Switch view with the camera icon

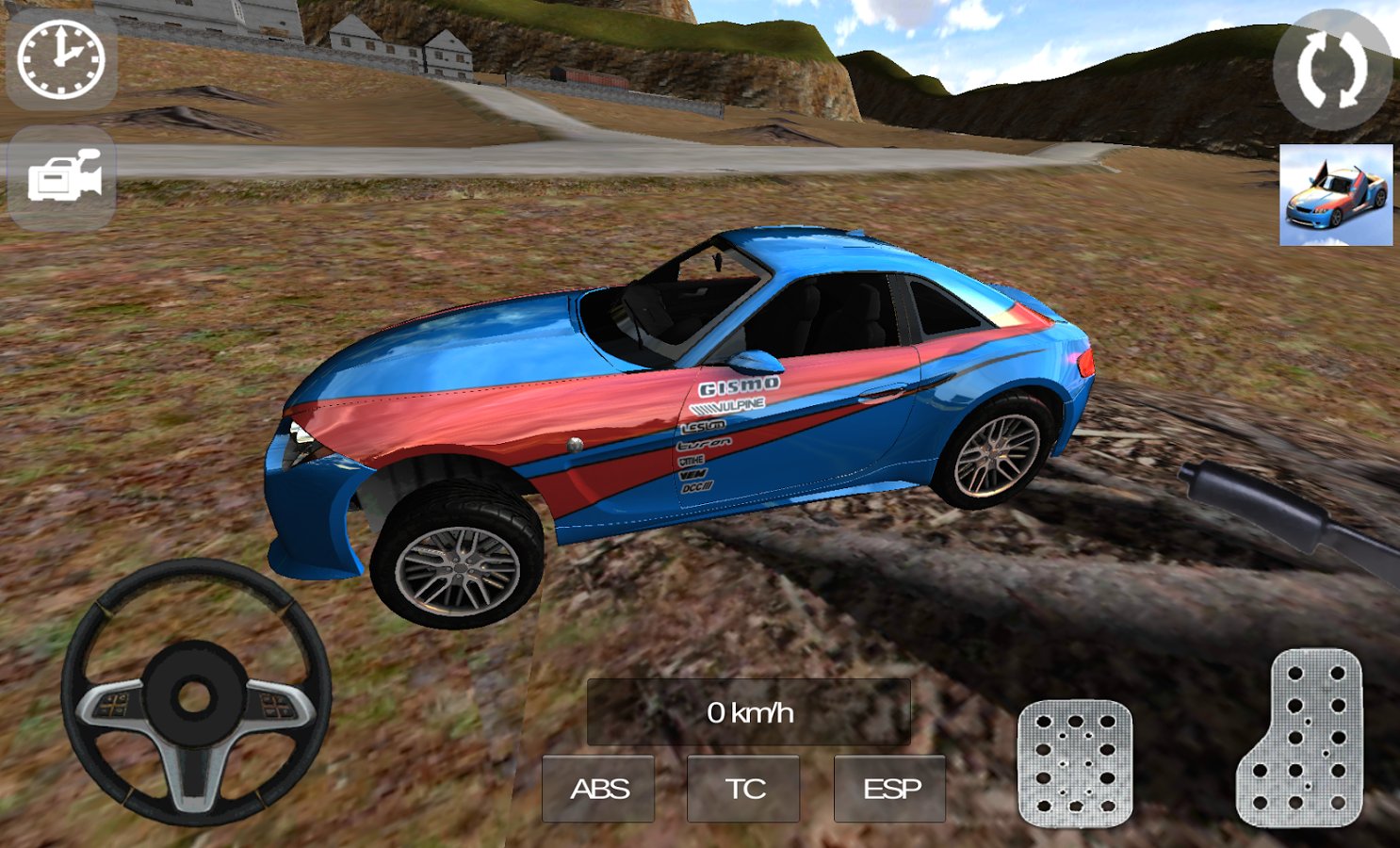[x=62, y=177]
